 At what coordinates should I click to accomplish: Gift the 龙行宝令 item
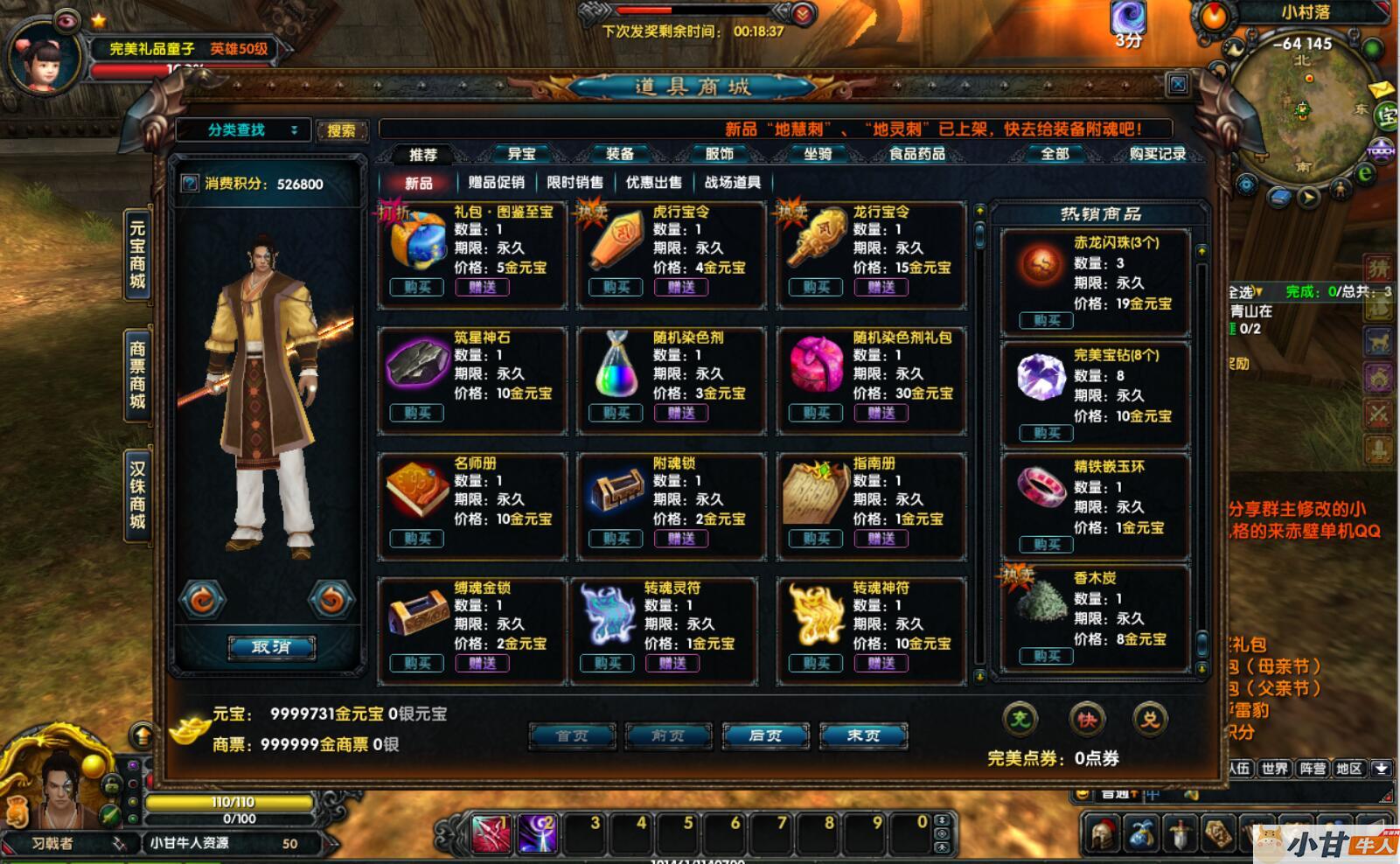[881, 287]
